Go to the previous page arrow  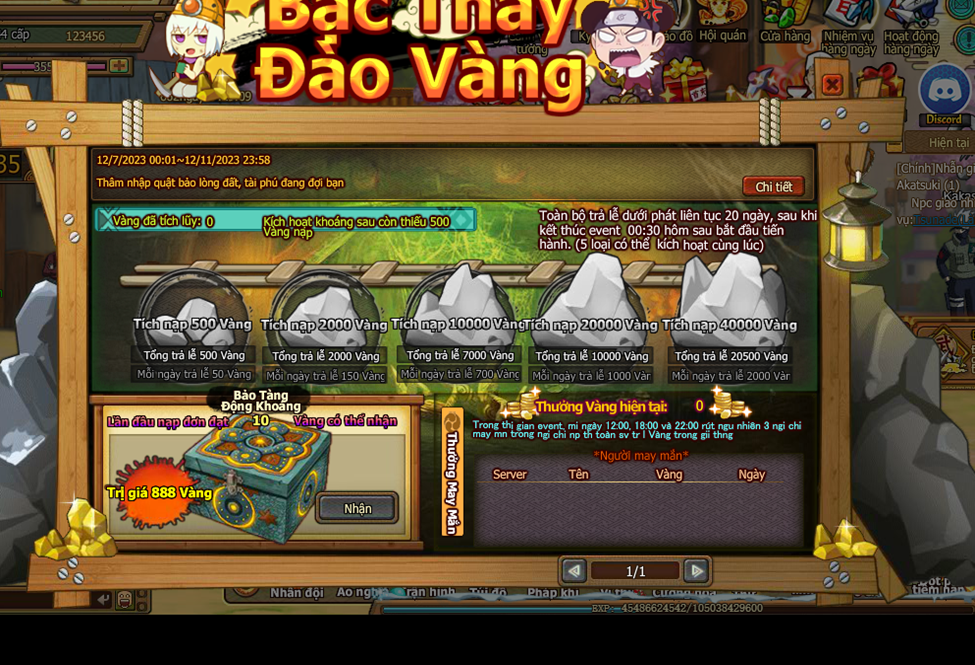click(574, 571)
